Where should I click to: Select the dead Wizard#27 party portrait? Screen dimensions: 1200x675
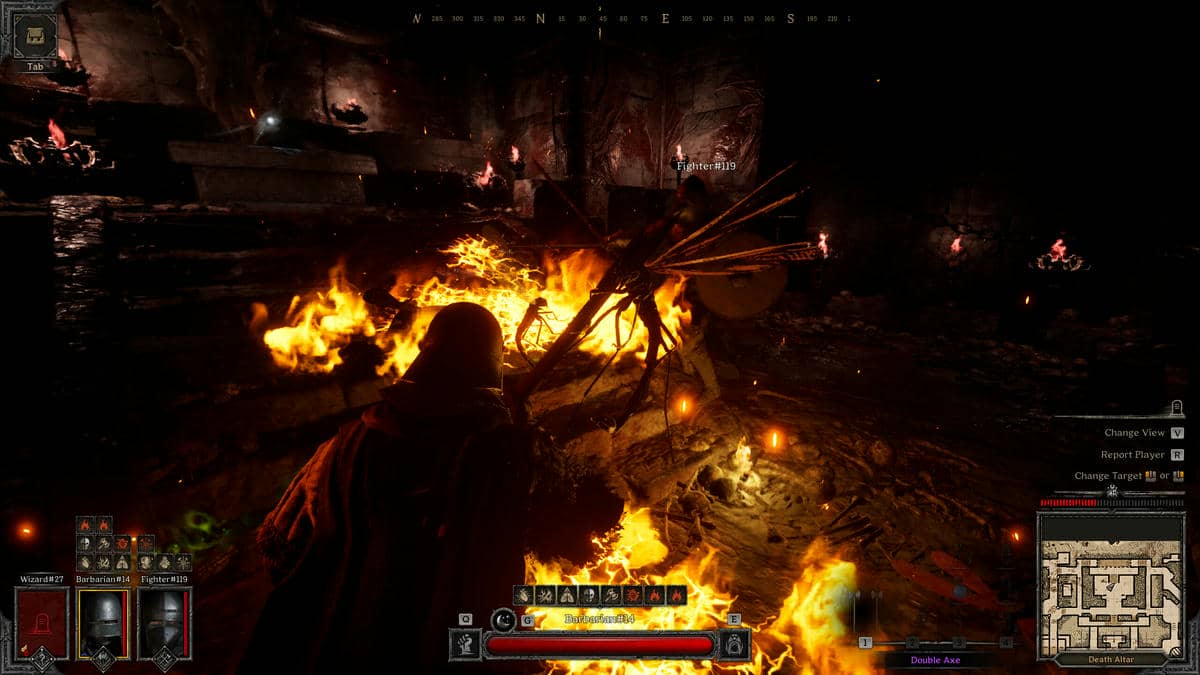pyautogui.click(x=42, y=622)
